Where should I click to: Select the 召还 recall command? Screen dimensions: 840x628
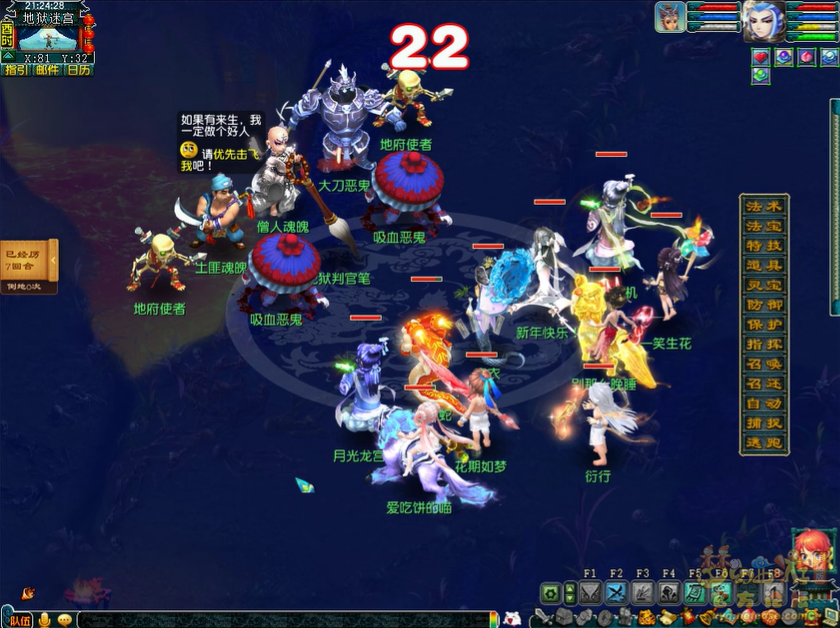(764, 384)
